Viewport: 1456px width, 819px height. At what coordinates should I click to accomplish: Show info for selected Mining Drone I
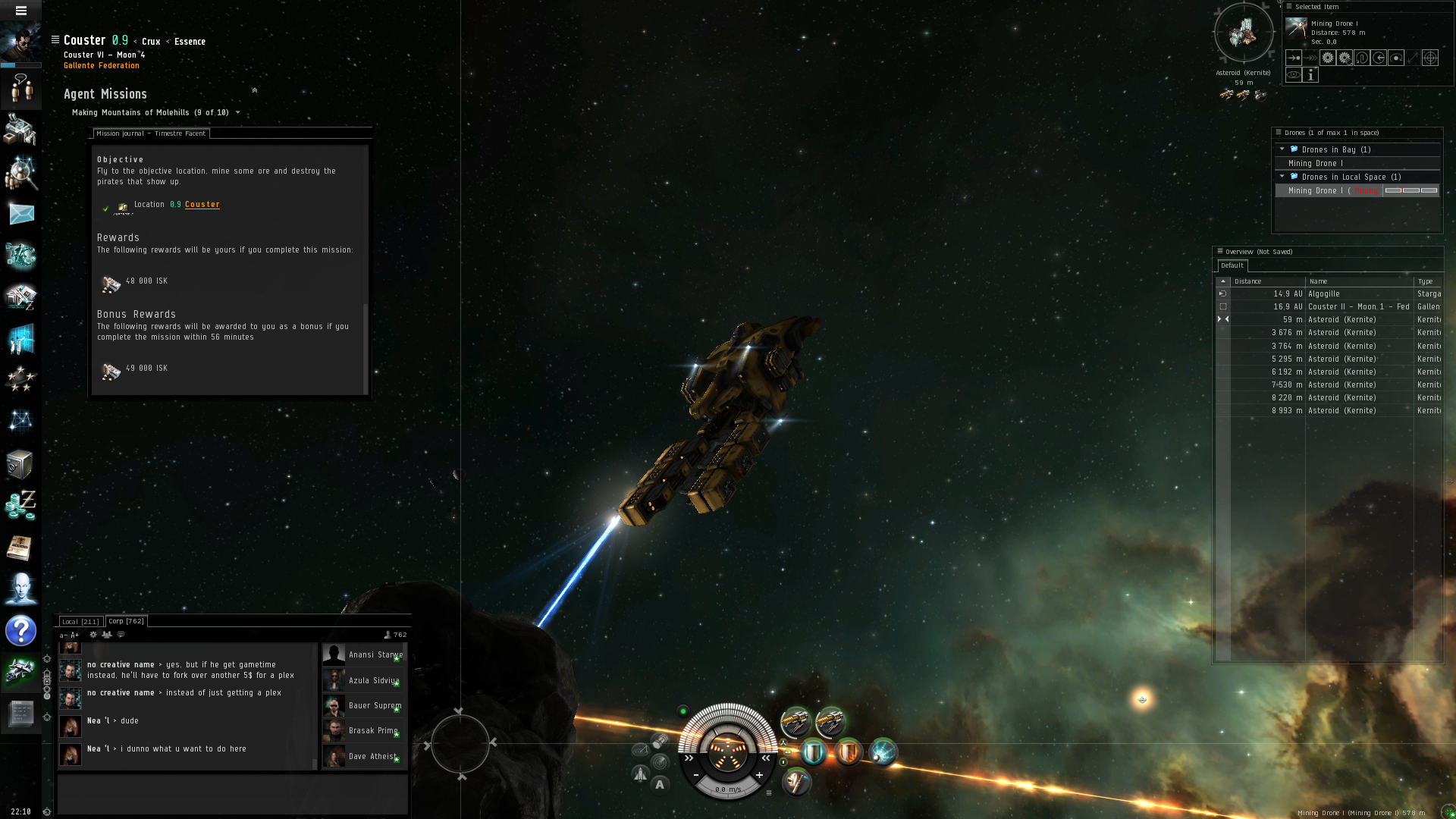point(1310,75)
